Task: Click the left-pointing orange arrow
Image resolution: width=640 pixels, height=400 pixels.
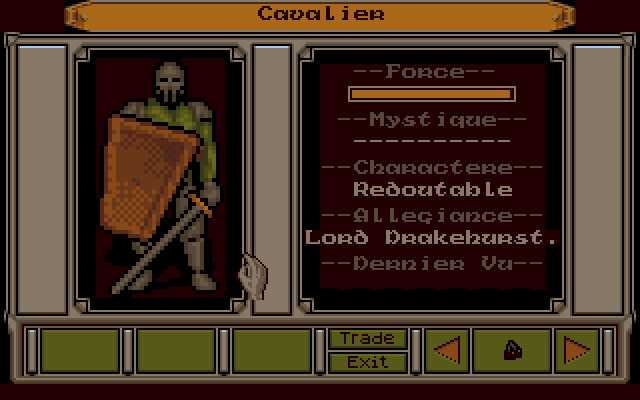Action: pyautogui.click(x=447, y=350)
